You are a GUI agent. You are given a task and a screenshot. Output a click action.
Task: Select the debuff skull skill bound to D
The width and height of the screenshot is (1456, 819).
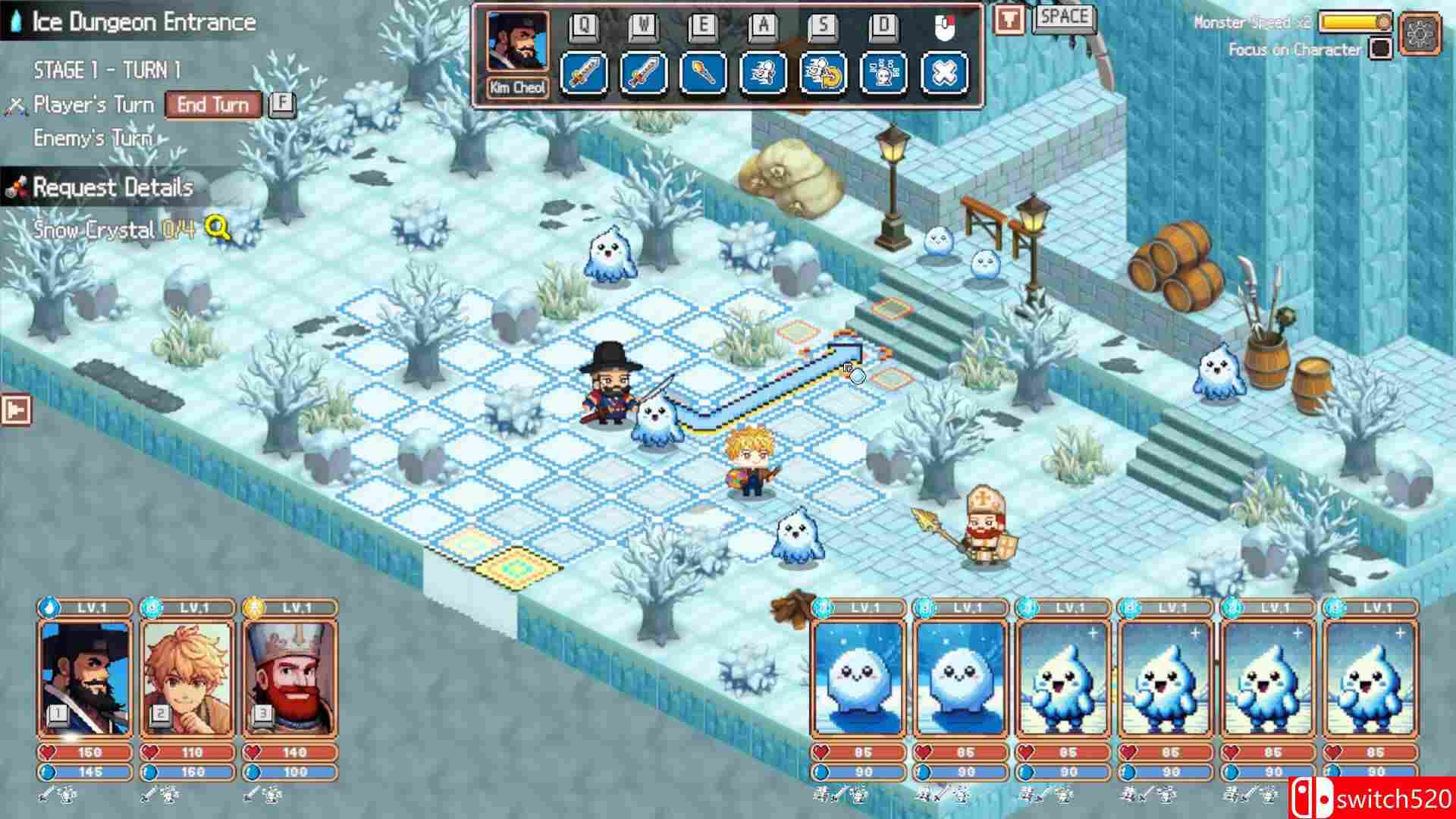(884, 71)
